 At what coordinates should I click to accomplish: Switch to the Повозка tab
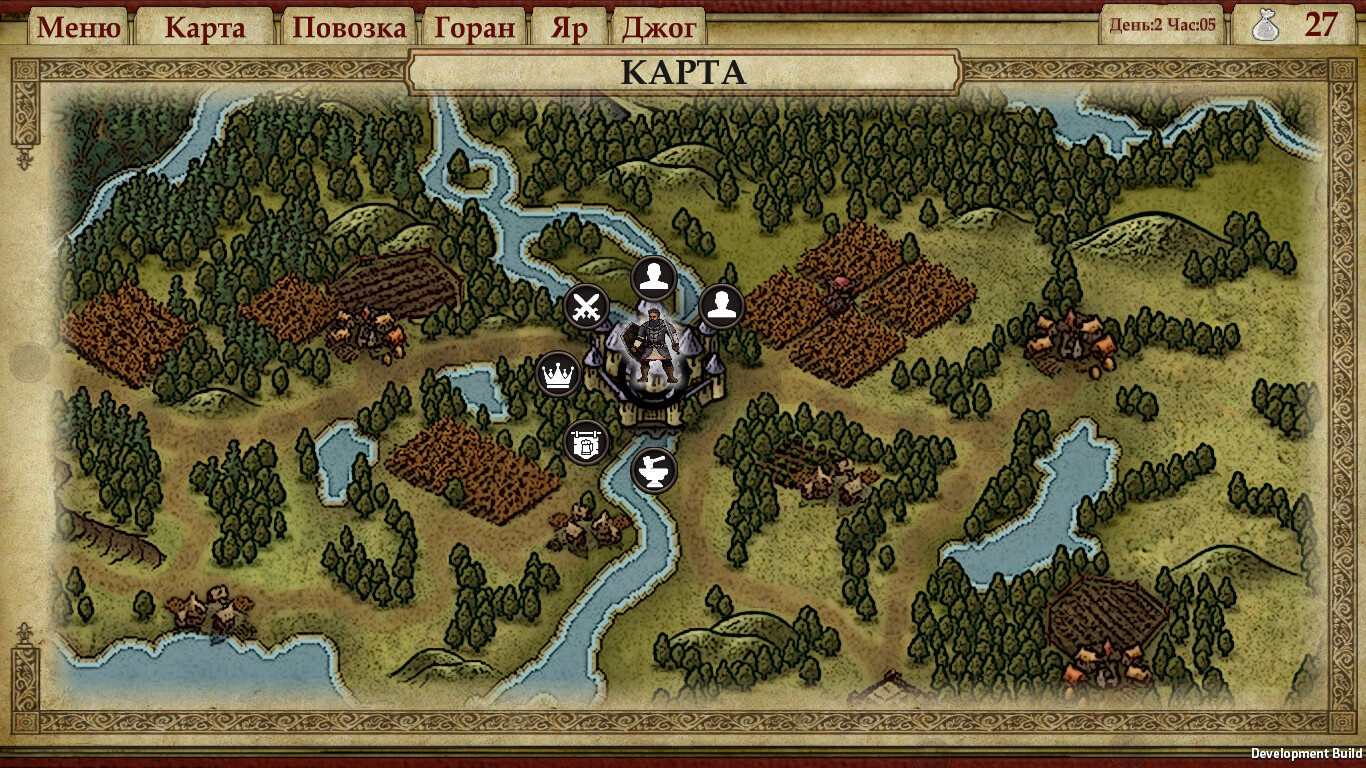pyautogui.click(x=350, y=27)
